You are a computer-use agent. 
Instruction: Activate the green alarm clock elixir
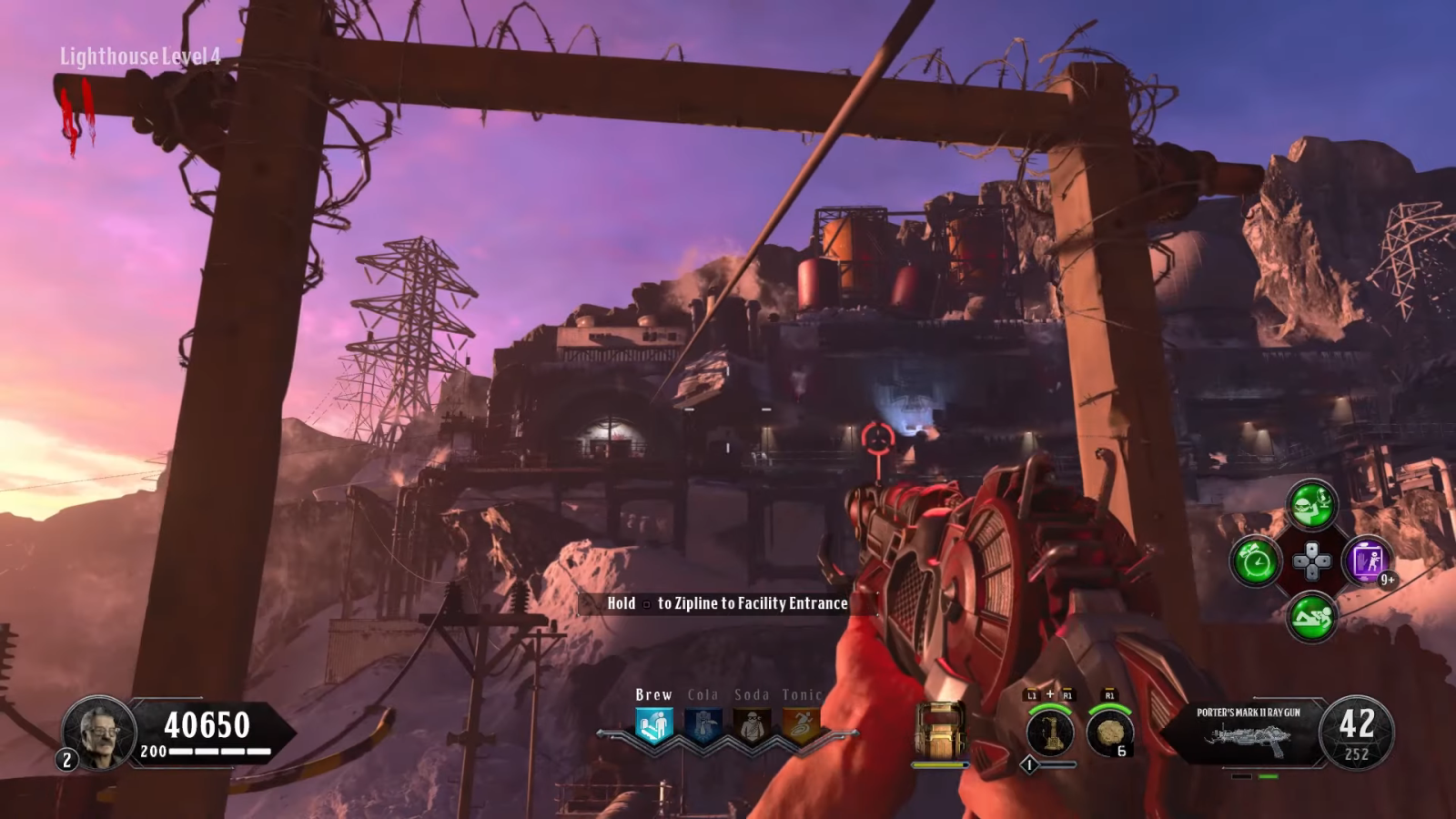tap(1256, 561)
